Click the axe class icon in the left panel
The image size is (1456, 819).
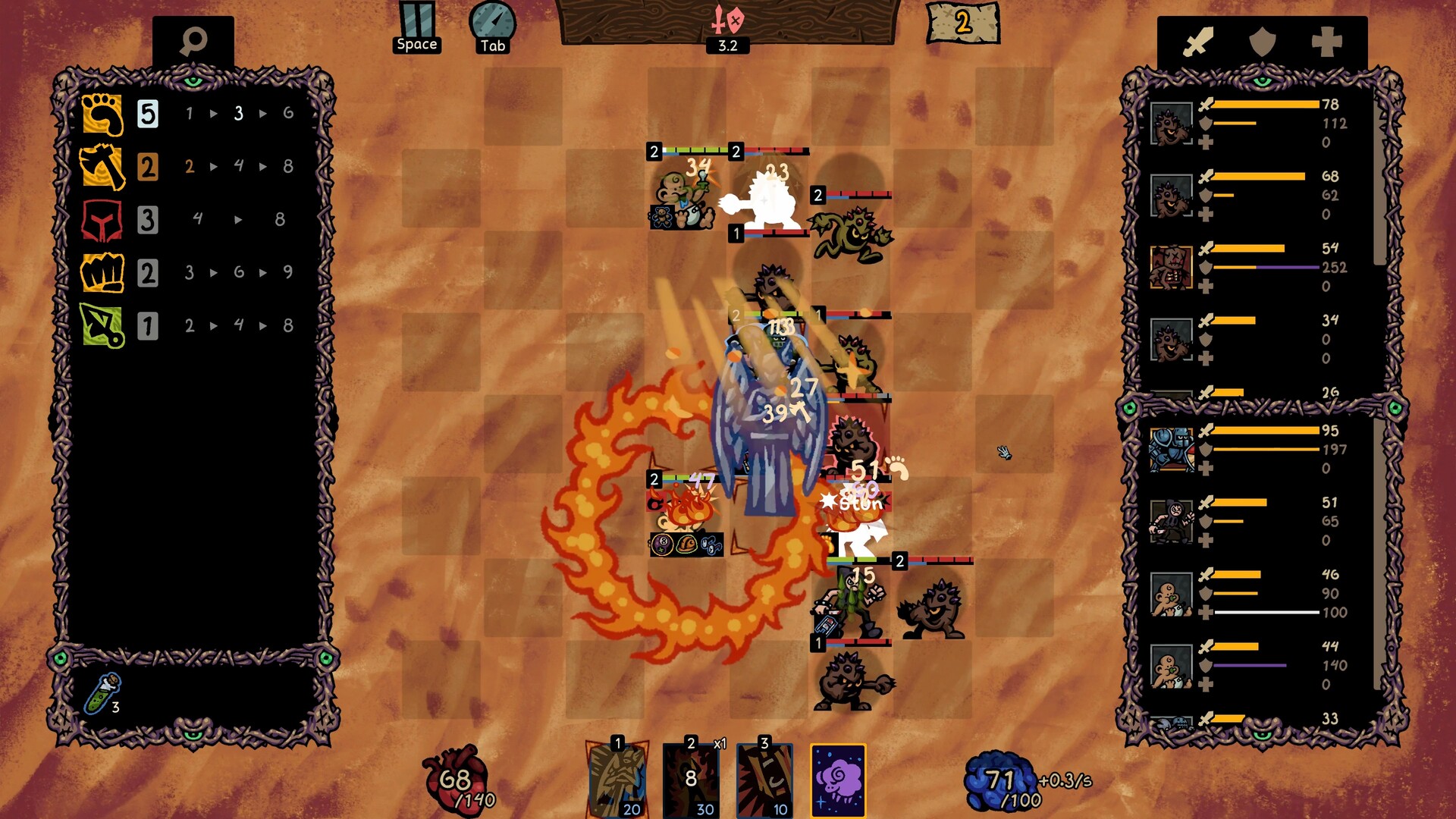102,165
